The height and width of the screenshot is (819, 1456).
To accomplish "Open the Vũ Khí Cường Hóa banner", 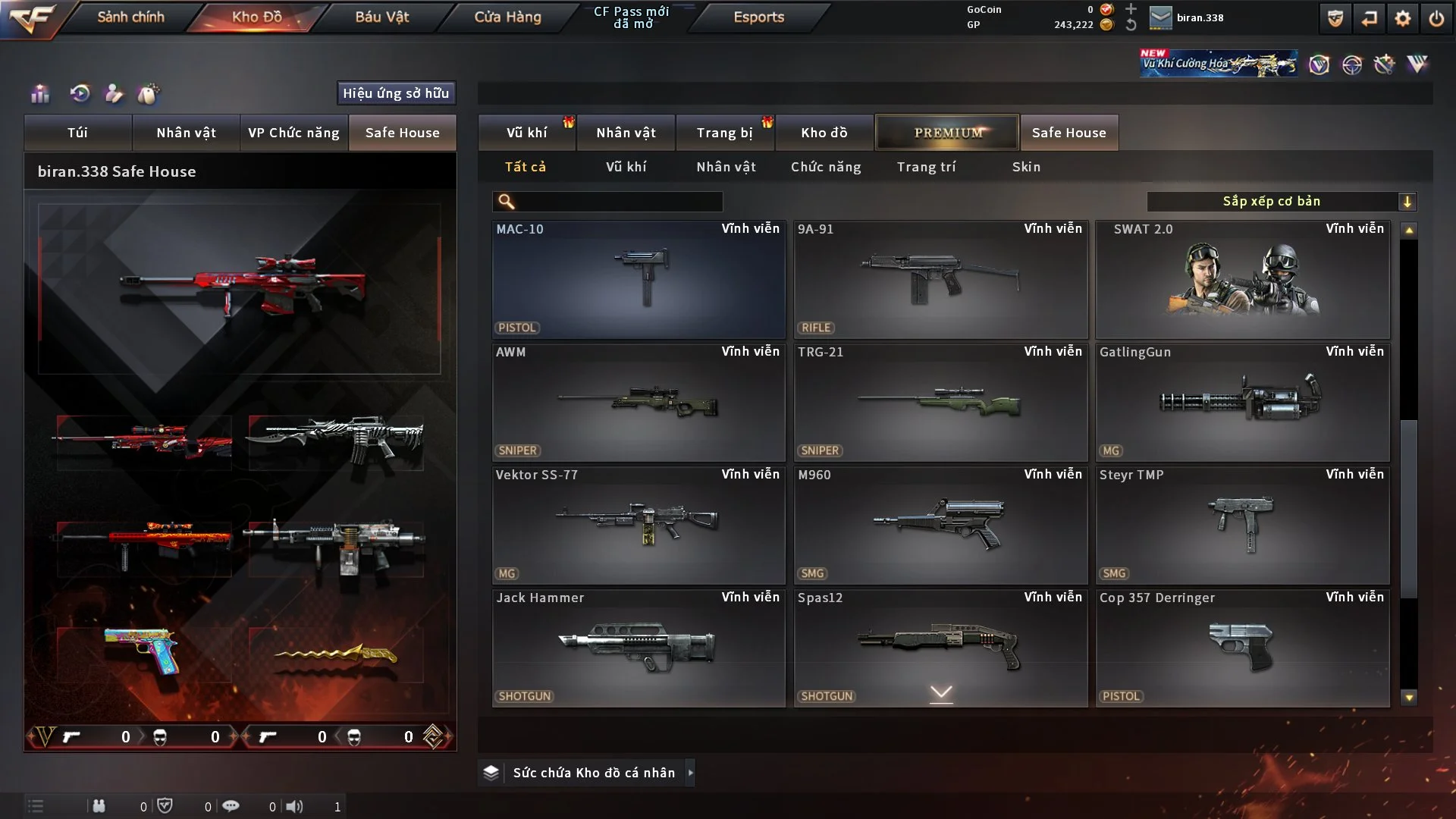I will 1218,64.
